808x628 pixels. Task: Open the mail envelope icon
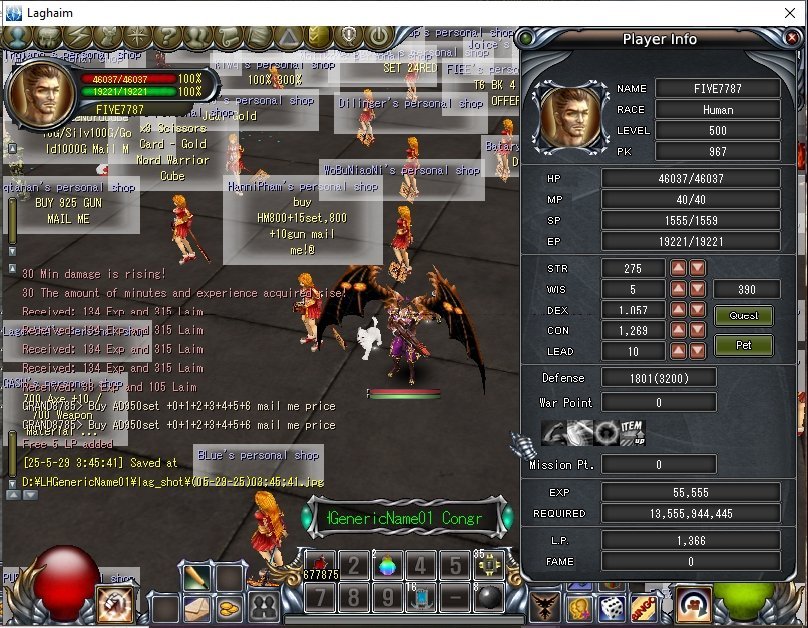tap(197, 606)
